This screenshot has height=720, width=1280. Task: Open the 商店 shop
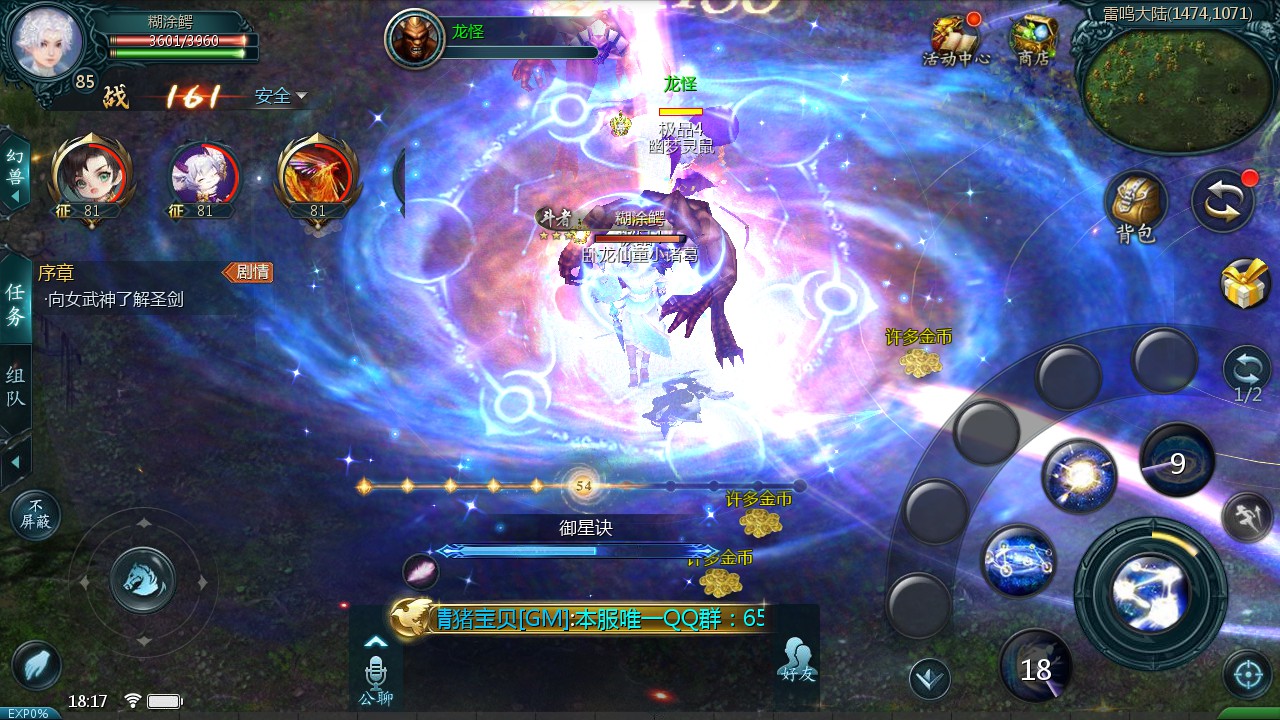(x=1033, y=40)
